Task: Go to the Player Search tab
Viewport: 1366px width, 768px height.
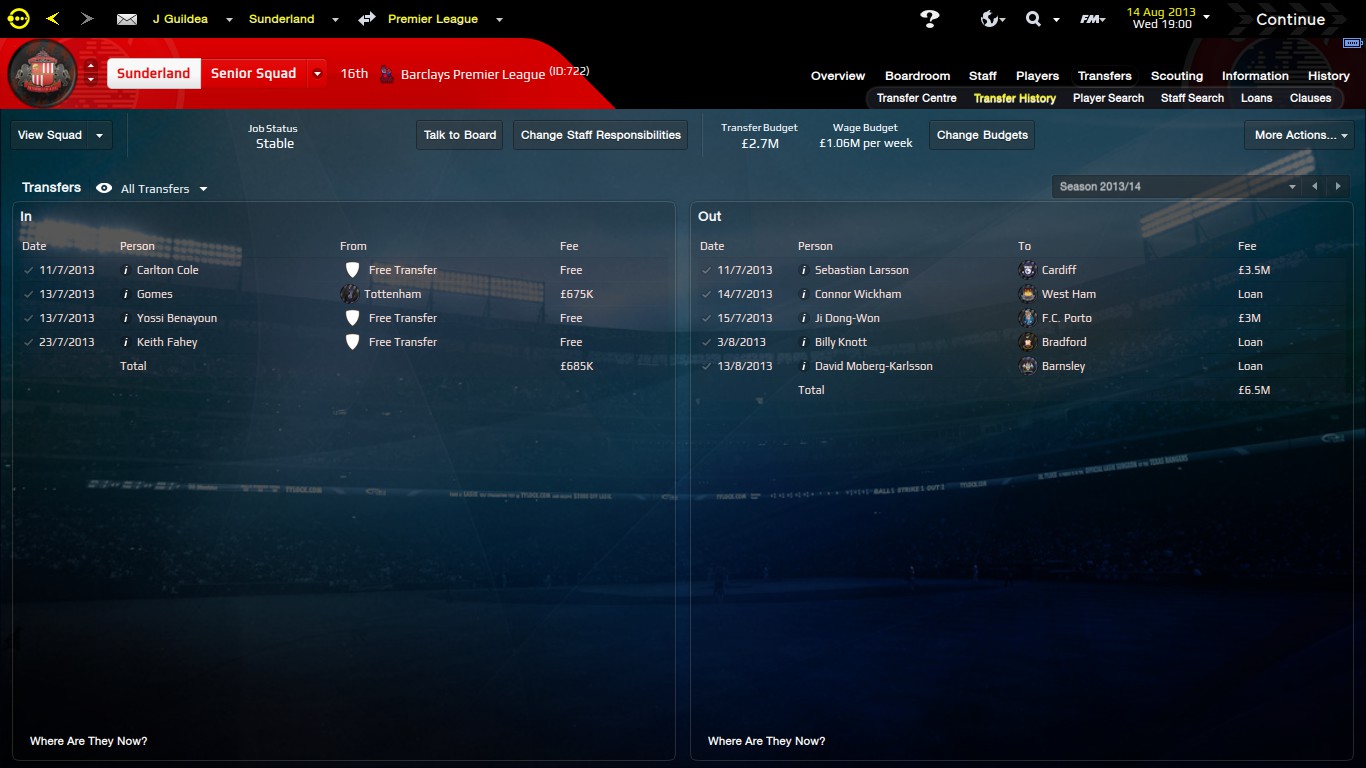Action: pyautogui.click(x=1108, y=98)
